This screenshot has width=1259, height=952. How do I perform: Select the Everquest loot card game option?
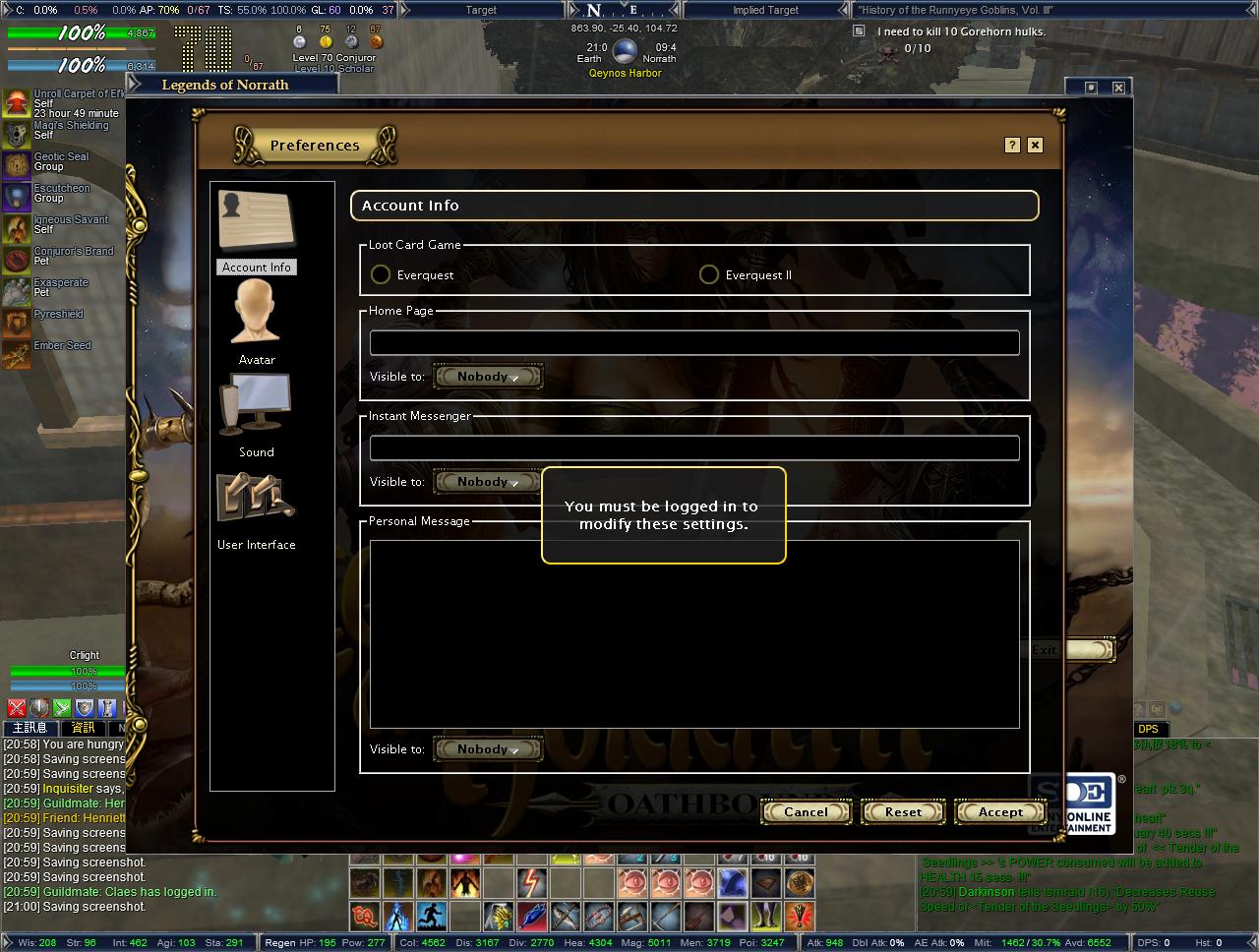point(381,274)
